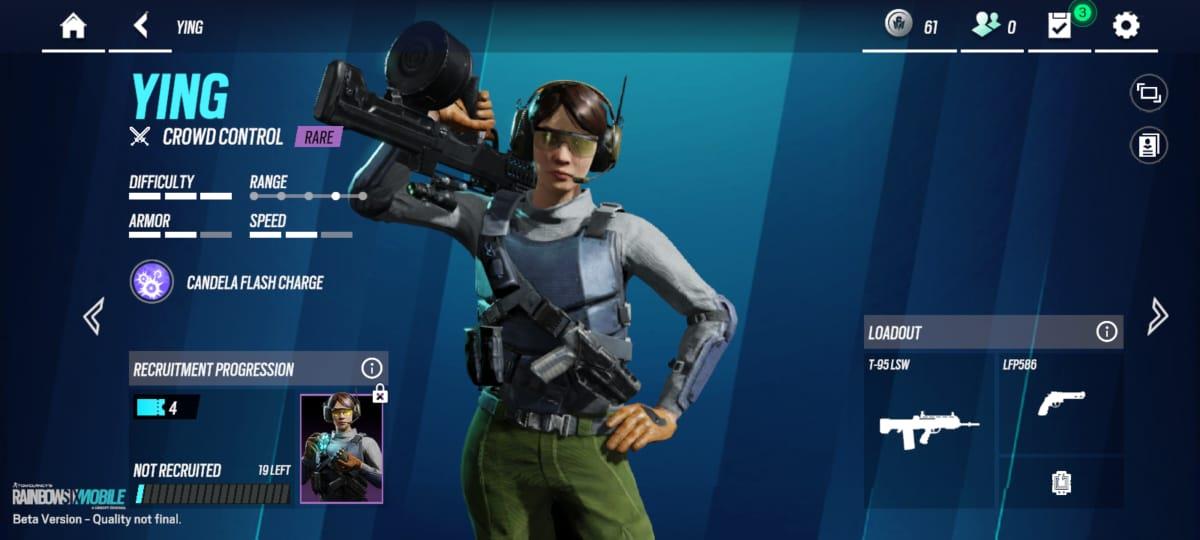Screen dimensions: 1200x540
Task: Open the settings gear
Action: [x=1126, y=26]
